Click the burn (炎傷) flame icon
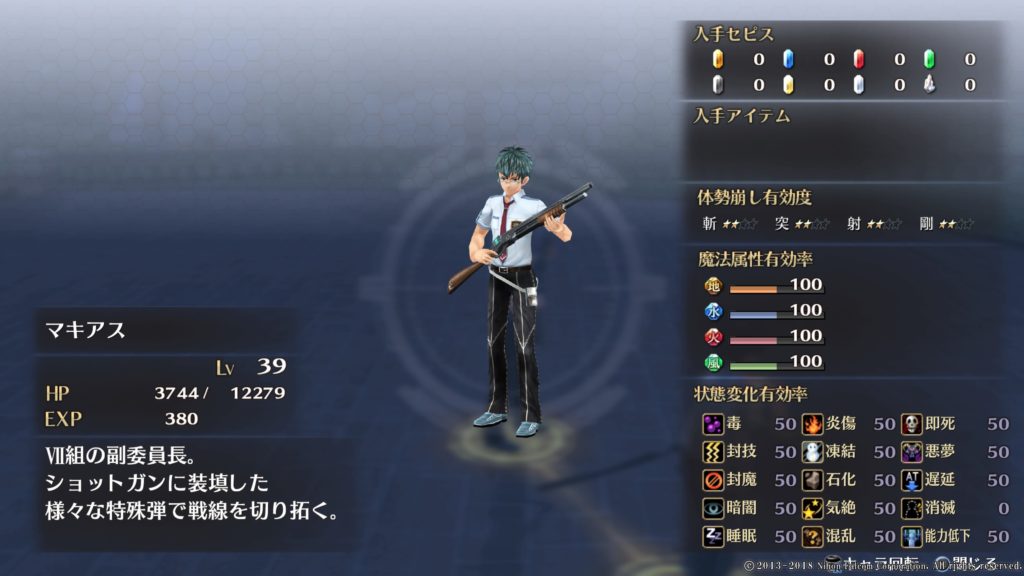Viewport: 1024px width, 576px height. 812,424
